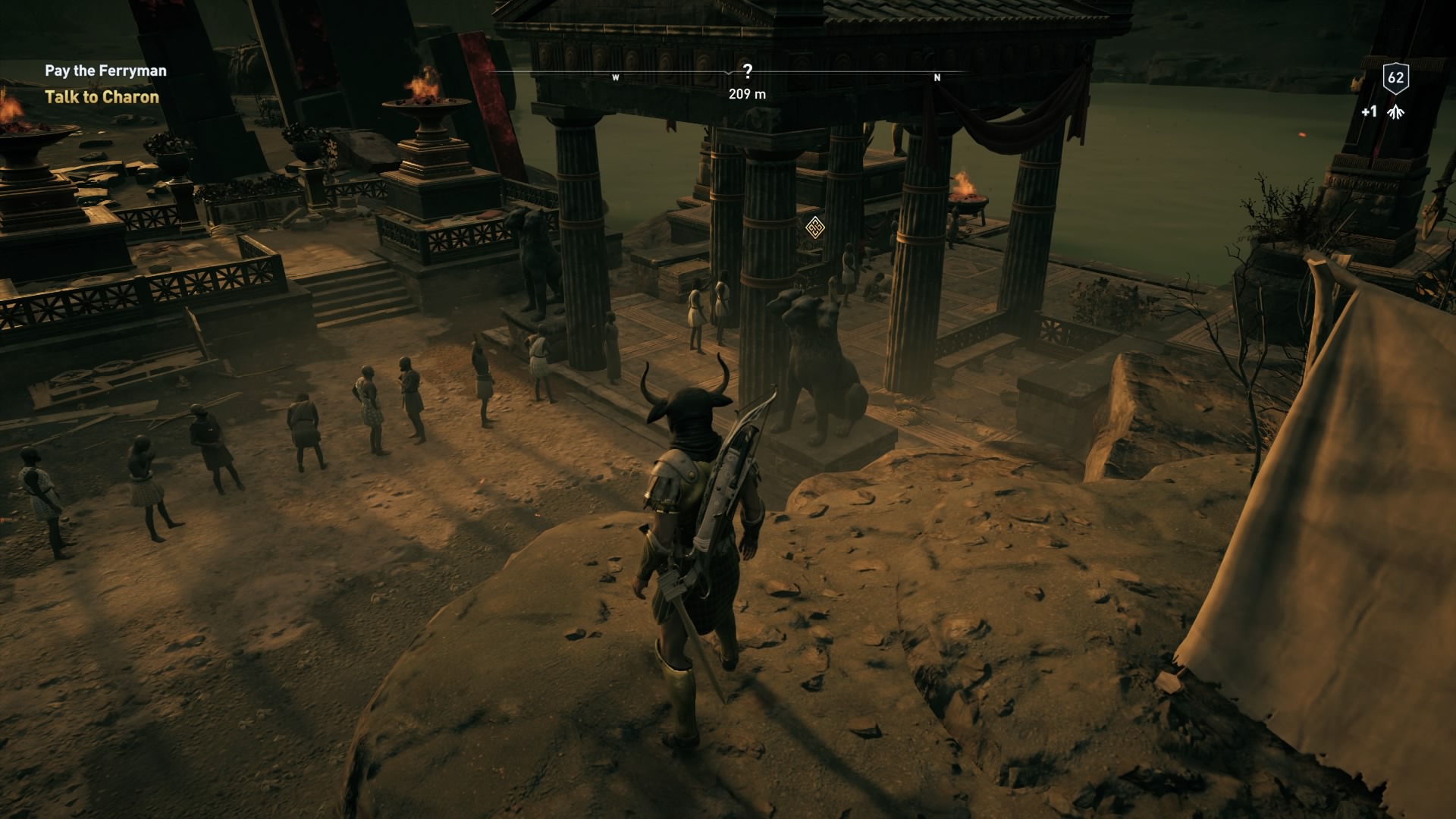Click the objective Talk to Charon

(x=102, y=97)
